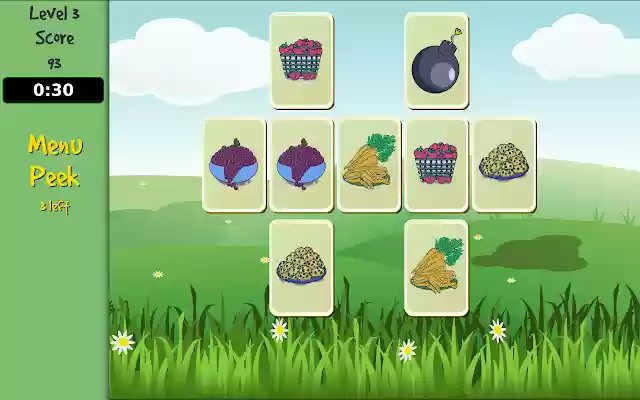The height and width of the screenshot is (400, 640).
Task: Open the Menu
Action: tap(54, 146)
